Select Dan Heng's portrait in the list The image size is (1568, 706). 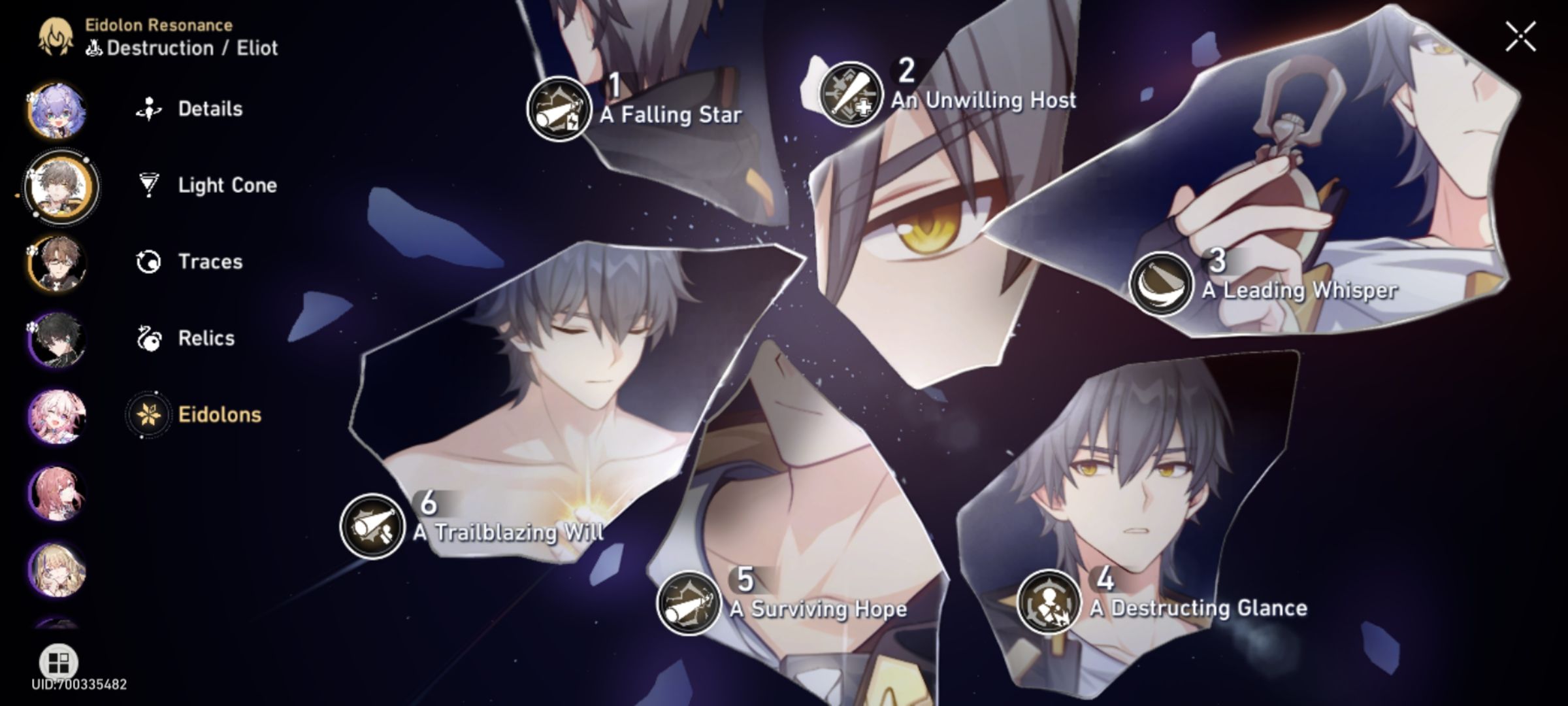(57, 339)
